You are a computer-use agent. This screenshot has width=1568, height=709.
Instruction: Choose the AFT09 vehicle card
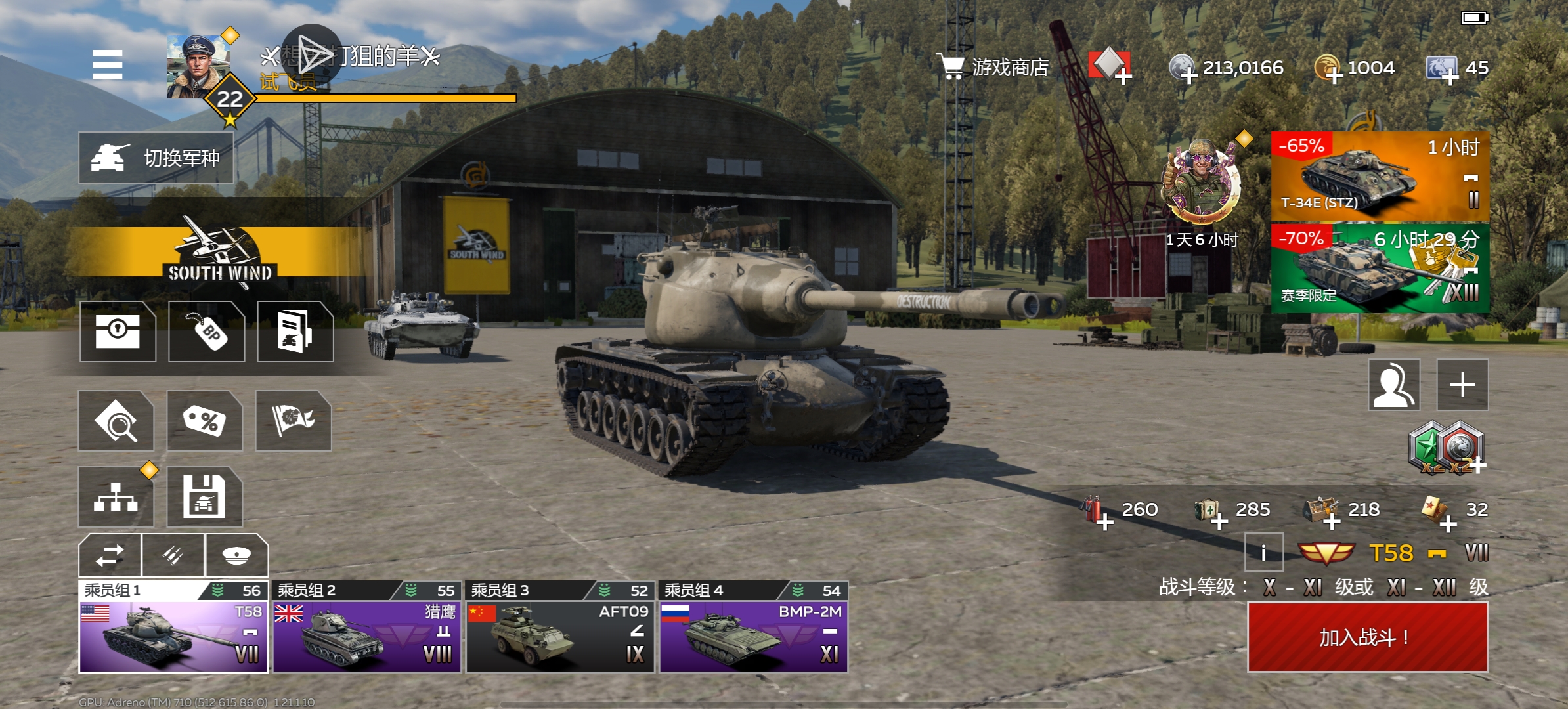coord(559,636)
